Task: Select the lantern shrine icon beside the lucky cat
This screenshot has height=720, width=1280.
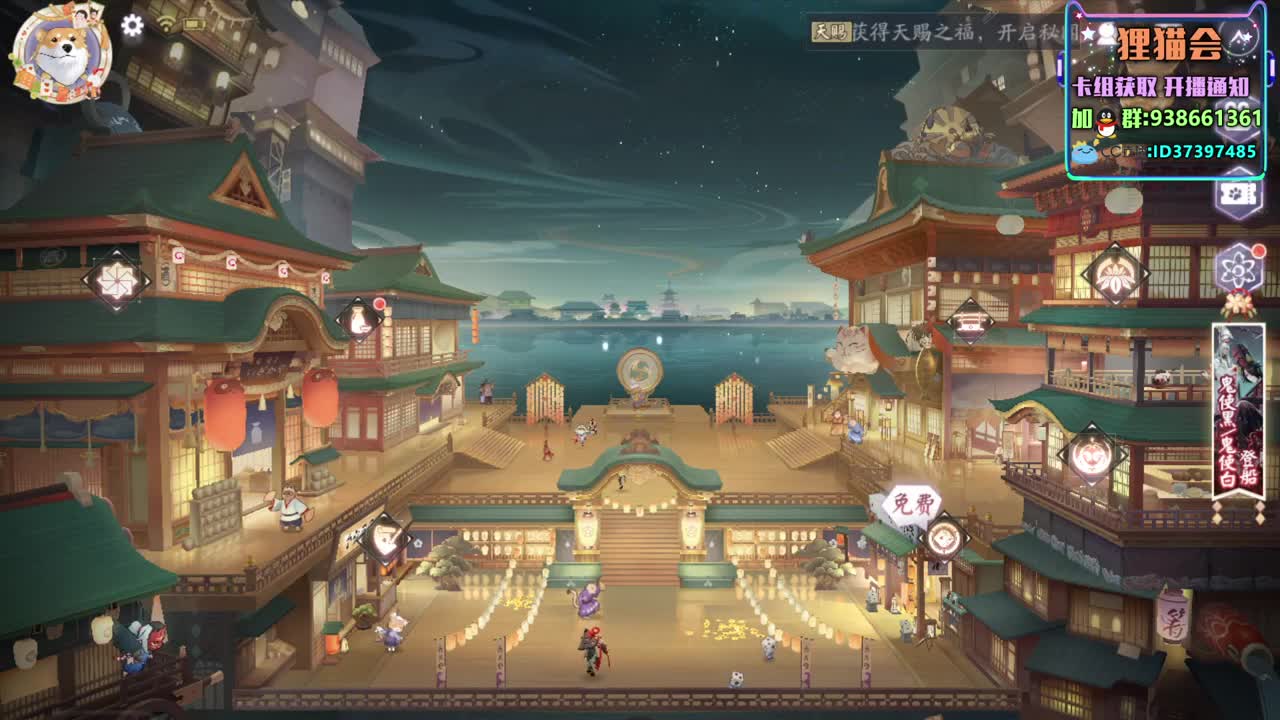Action: pos(968,322)
